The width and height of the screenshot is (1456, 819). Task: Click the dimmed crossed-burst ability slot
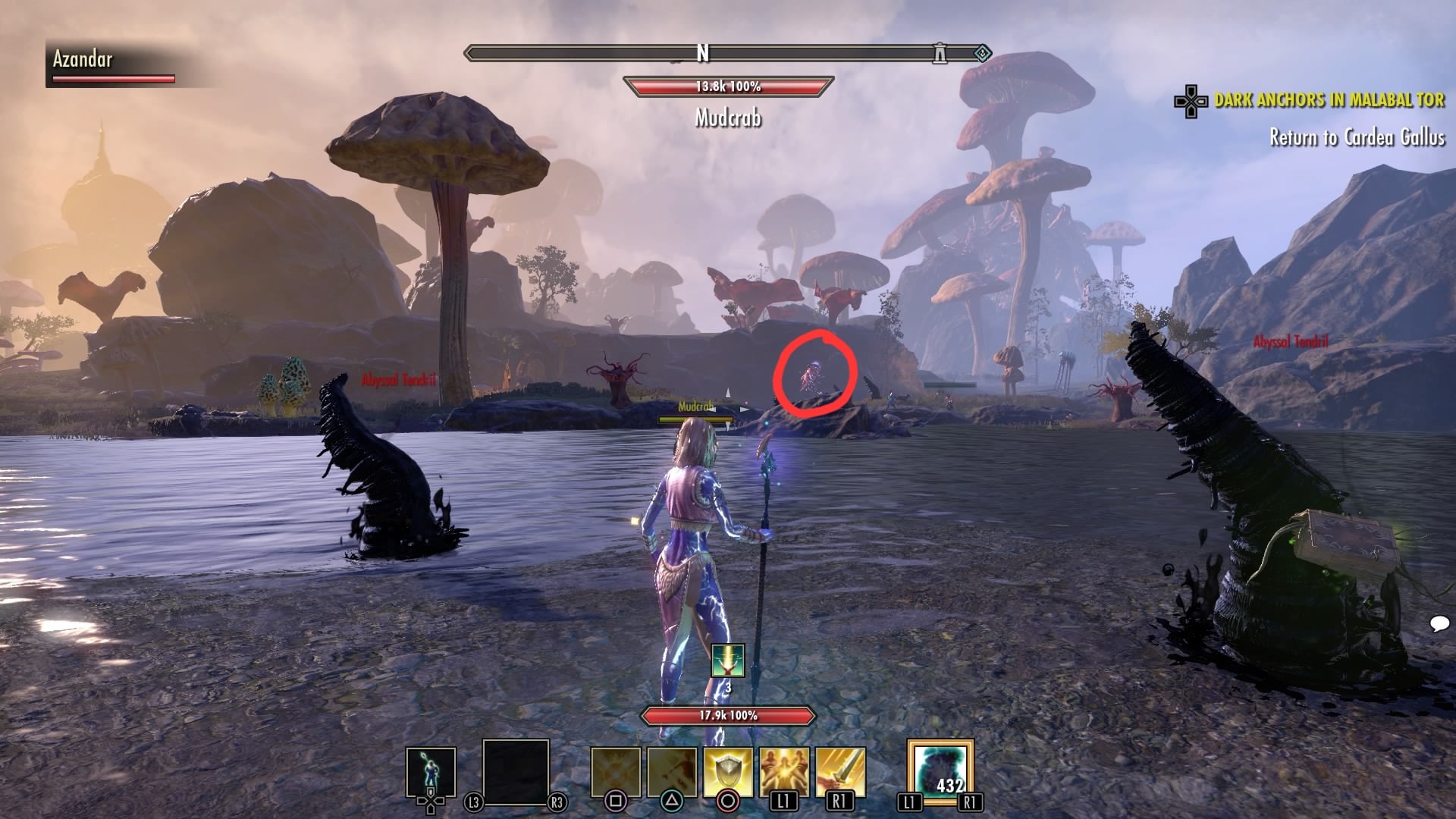click(616, 772)
